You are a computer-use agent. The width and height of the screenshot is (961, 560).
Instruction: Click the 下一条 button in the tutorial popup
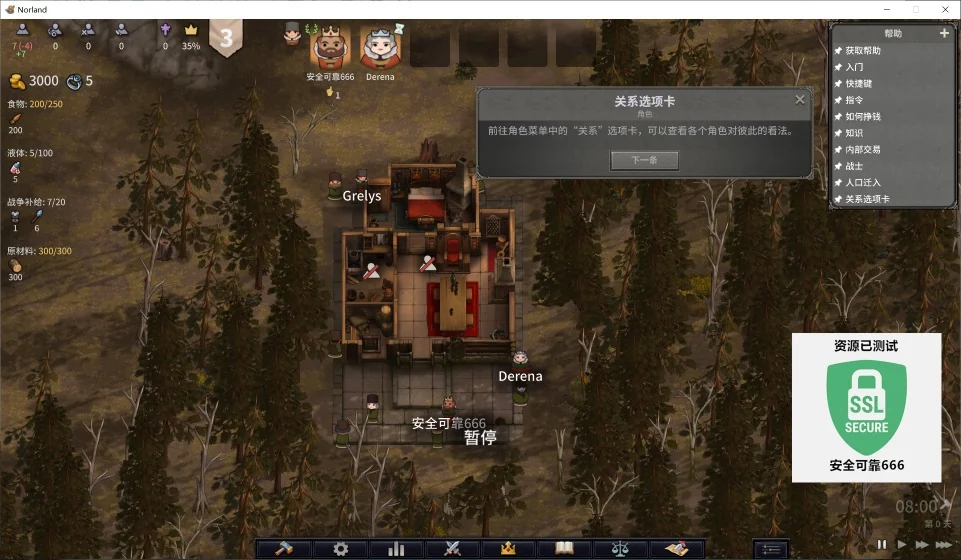pyautogui.click(x=644, y=160)
